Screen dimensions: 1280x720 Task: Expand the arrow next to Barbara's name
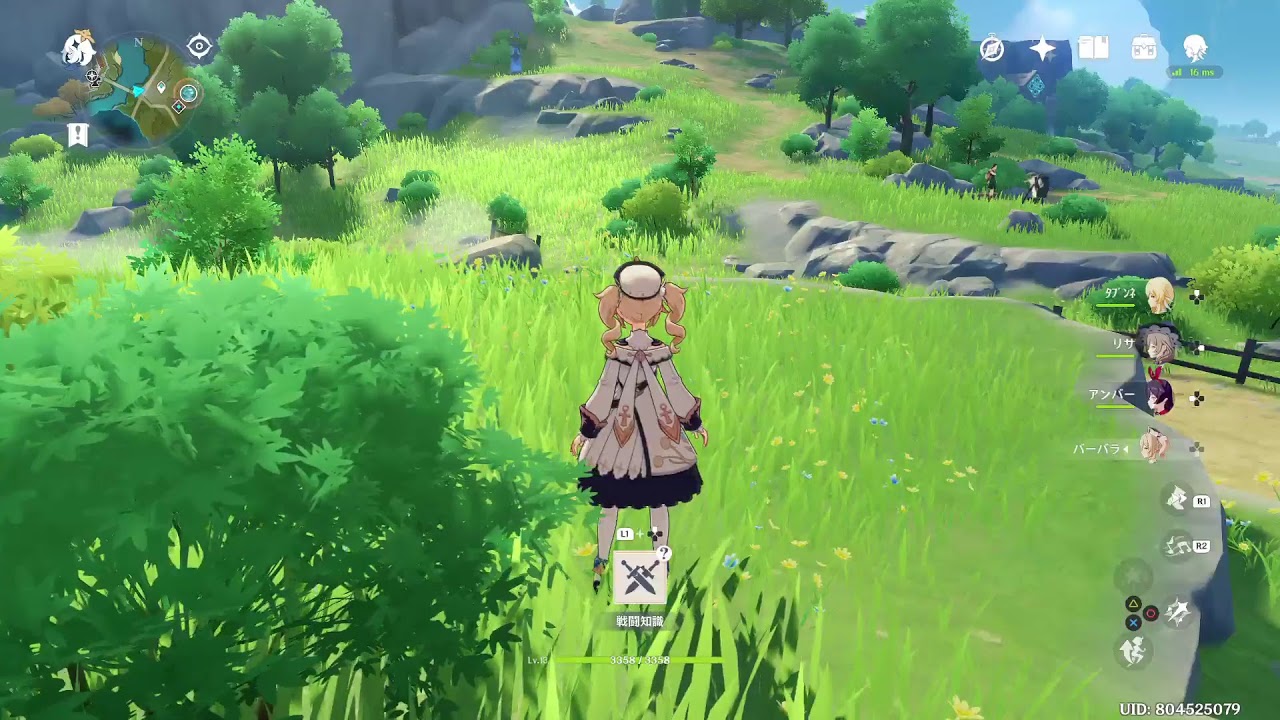1124,448
